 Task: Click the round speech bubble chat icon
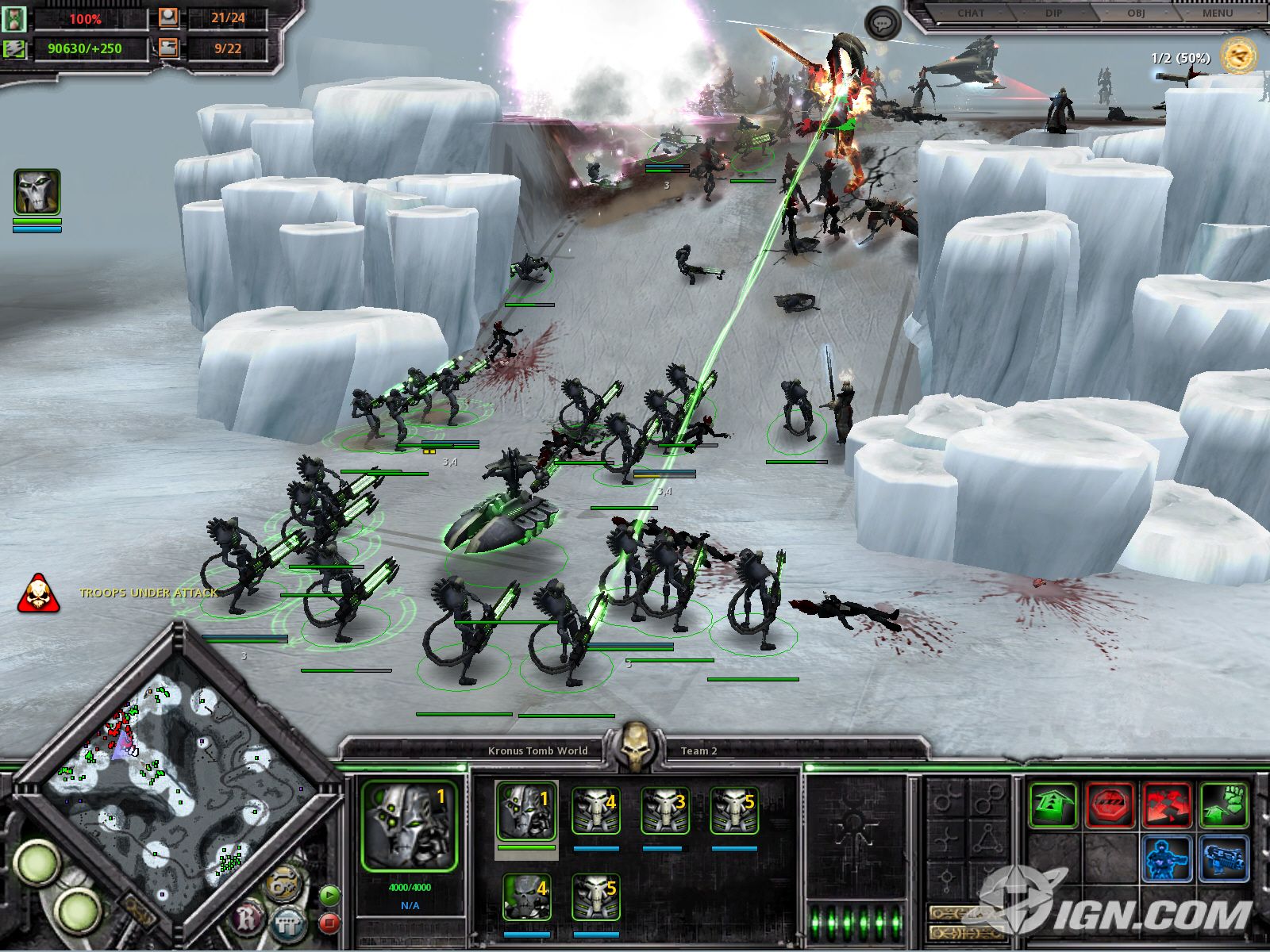(x=882, y=24)
